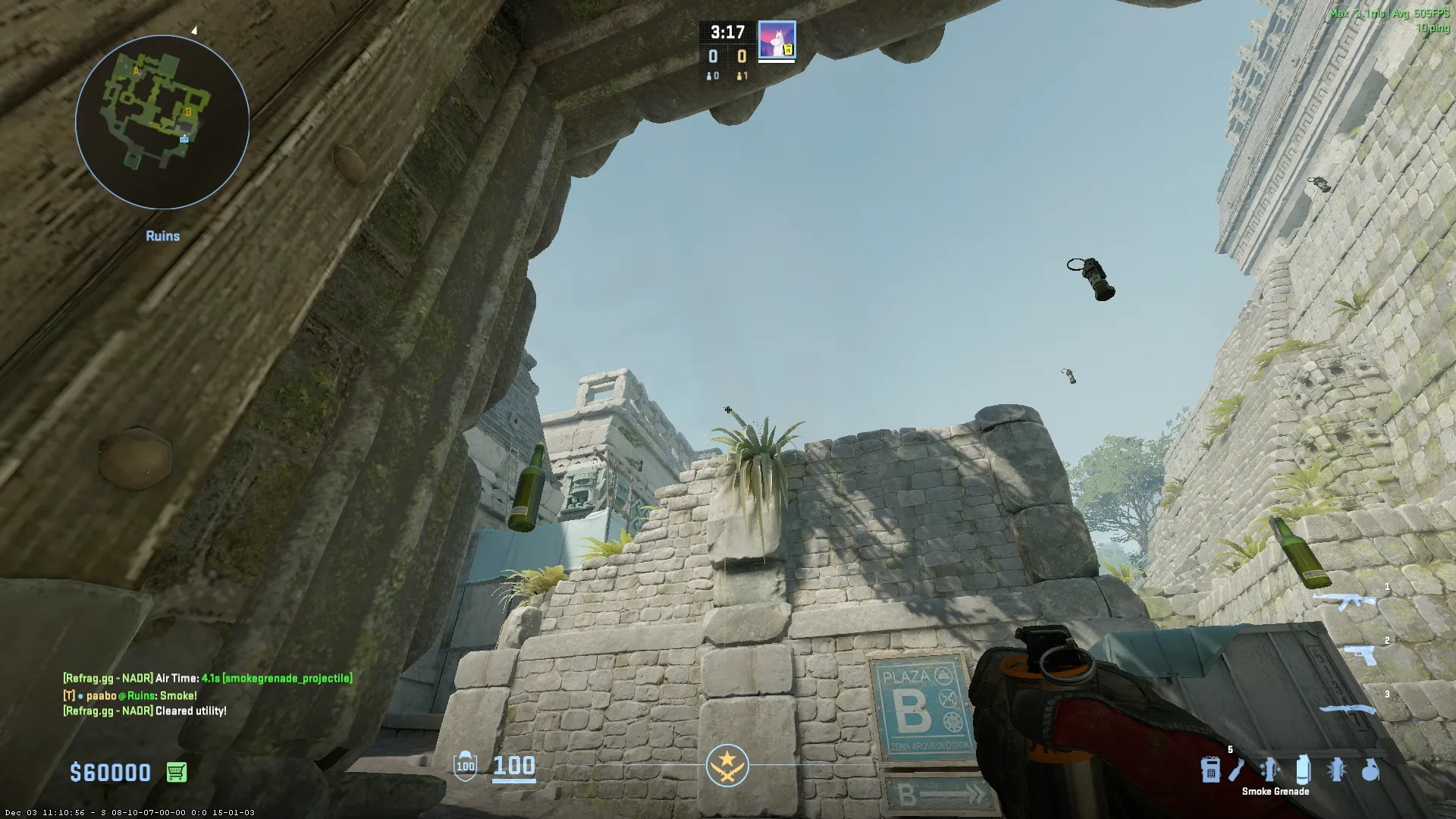Click the circular radar minimap
The height and width of the screenshot is (819, 1456).
(x=162, y=121)
